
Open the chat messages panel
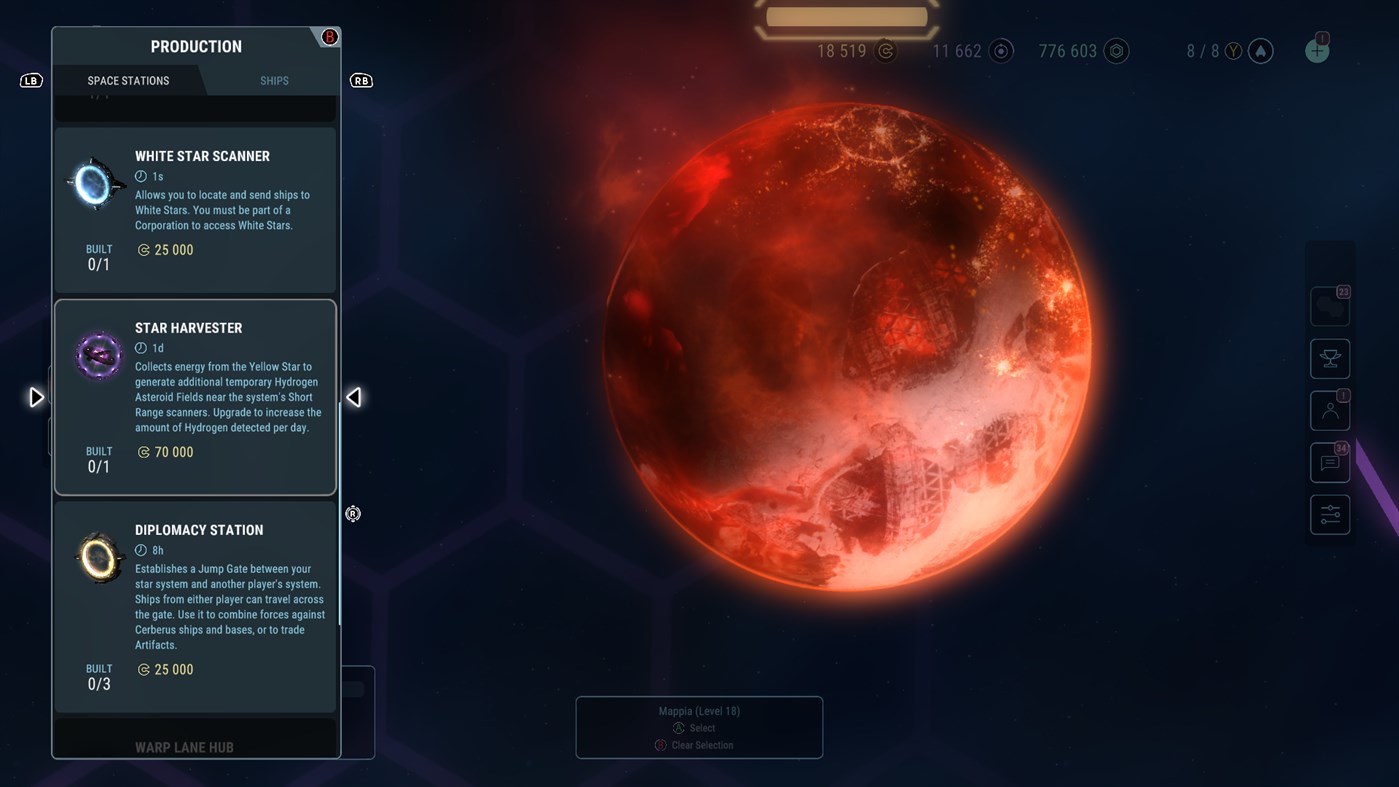coord(1329,462)
